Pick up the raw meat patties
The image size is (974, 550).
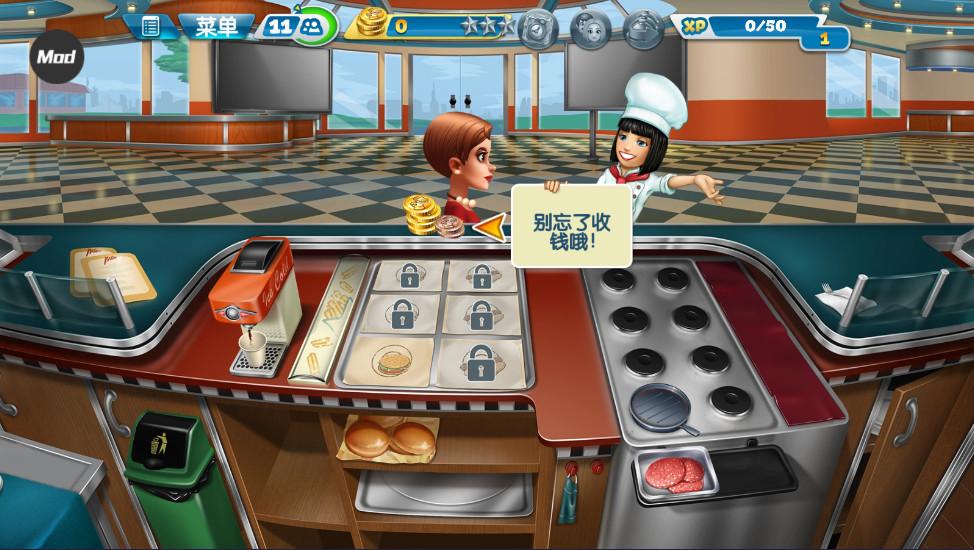(x=672, y=473)
